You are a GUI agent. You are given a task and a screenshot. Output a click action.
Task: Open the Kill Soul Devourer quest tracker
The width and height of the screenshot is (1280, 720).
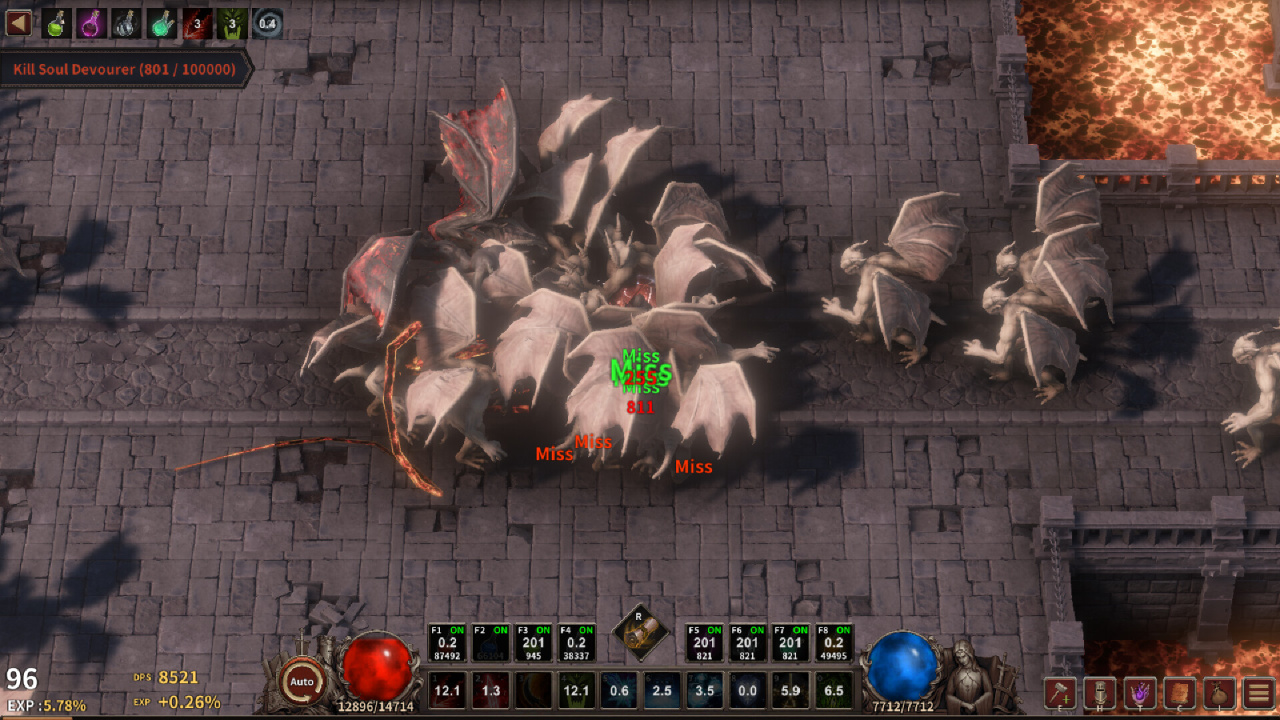(124, 70)
